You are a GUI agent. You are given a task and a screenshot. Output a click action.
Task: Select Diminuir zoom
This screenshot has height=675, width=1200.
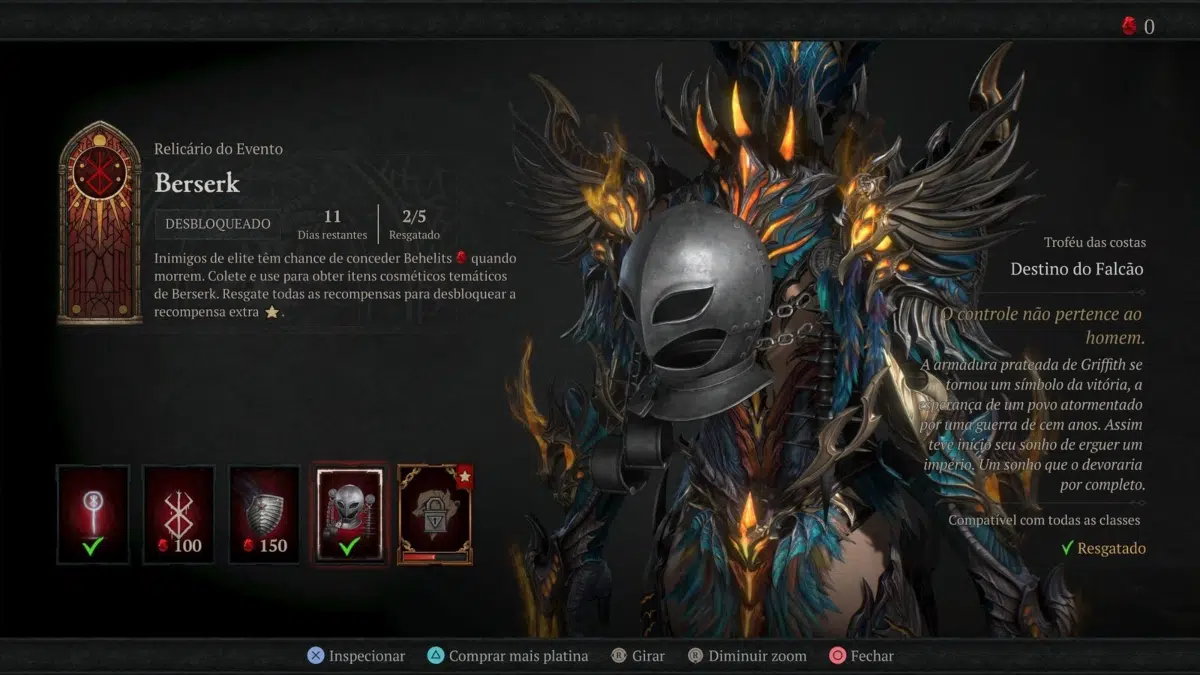[x=747, y=656]
